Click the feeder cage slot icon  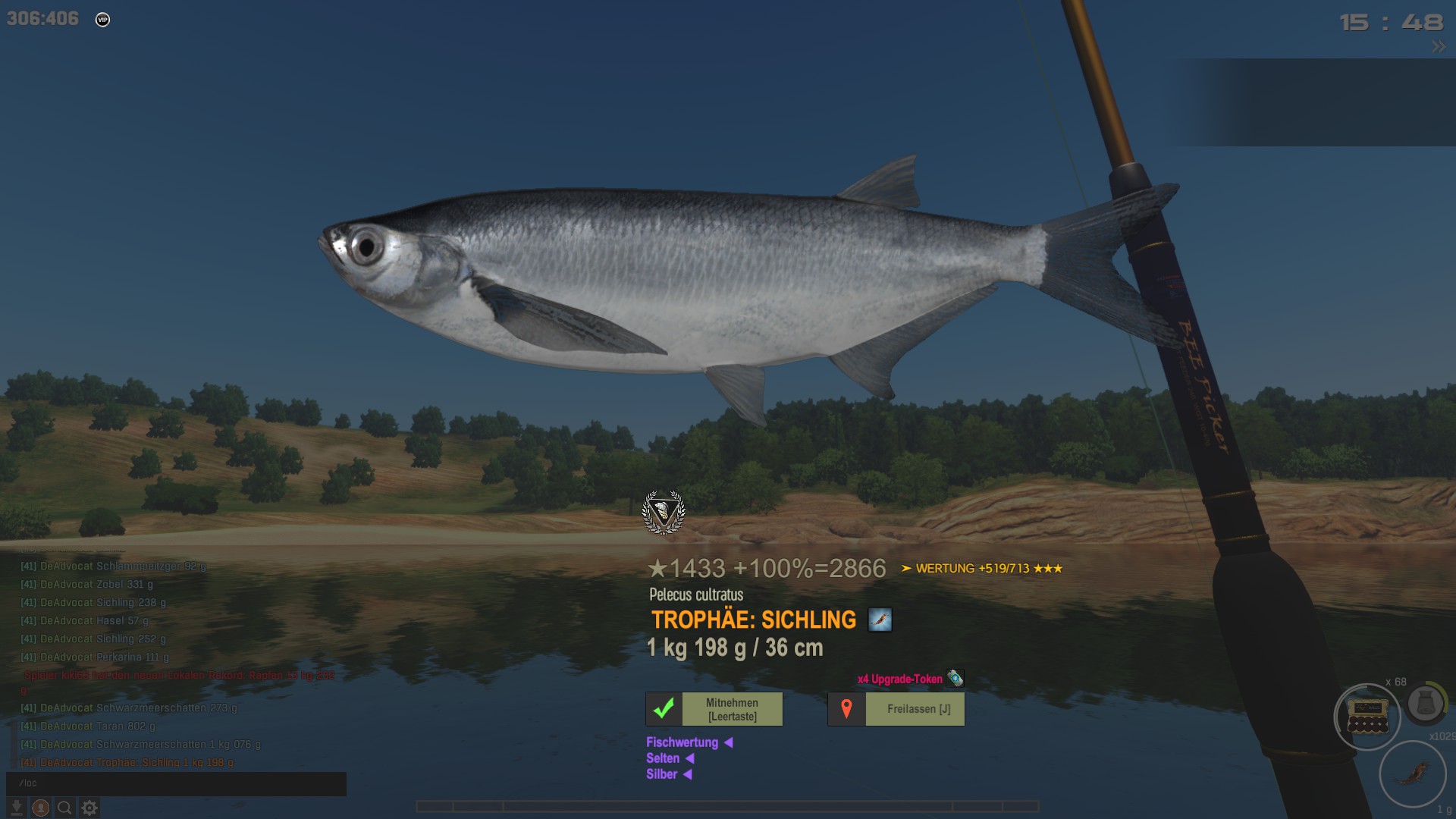[1426, 704]
